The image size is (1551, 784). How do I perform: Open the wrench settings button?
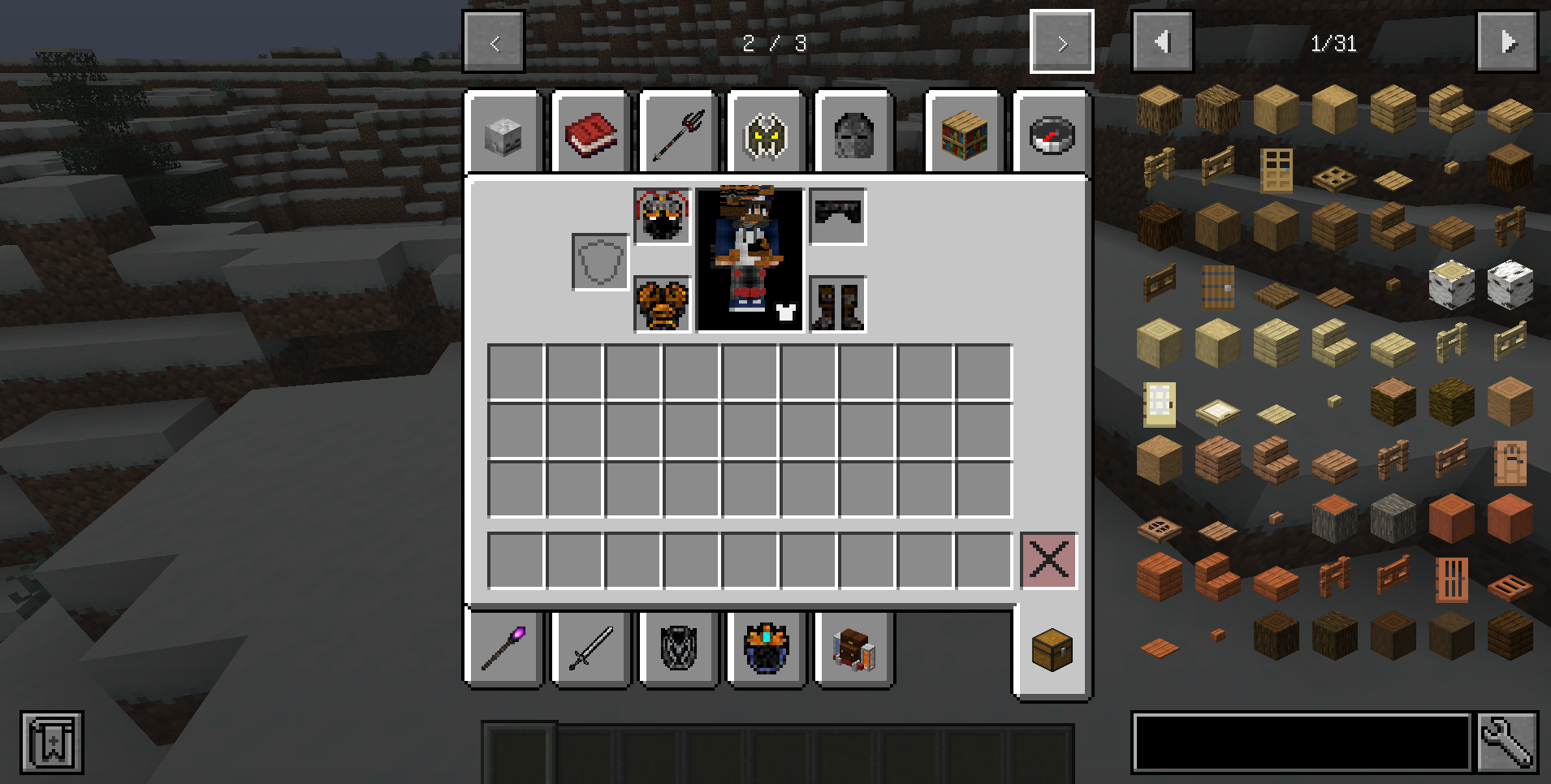tap(1507, 742)
